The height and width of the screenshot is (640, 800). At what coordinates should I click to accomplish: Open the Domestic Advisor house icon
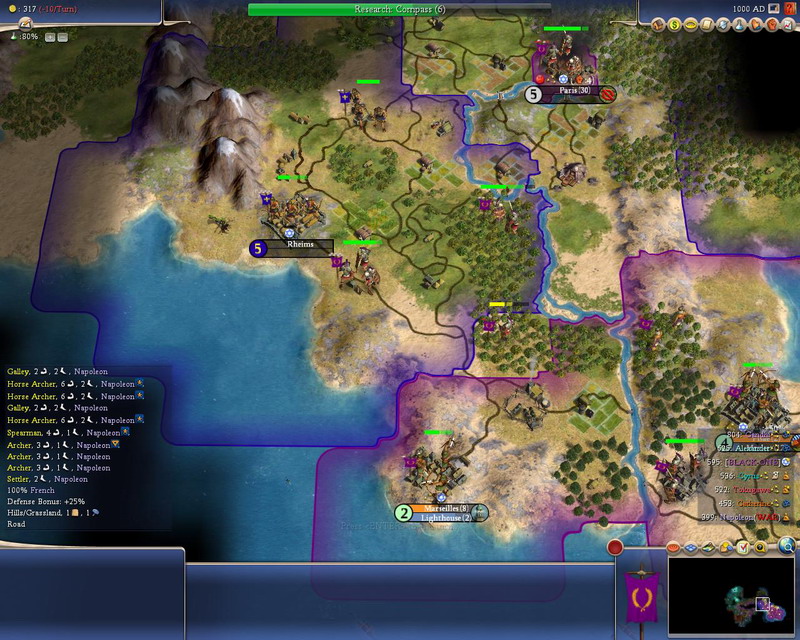pyautogui.click(x=659, y=24)
